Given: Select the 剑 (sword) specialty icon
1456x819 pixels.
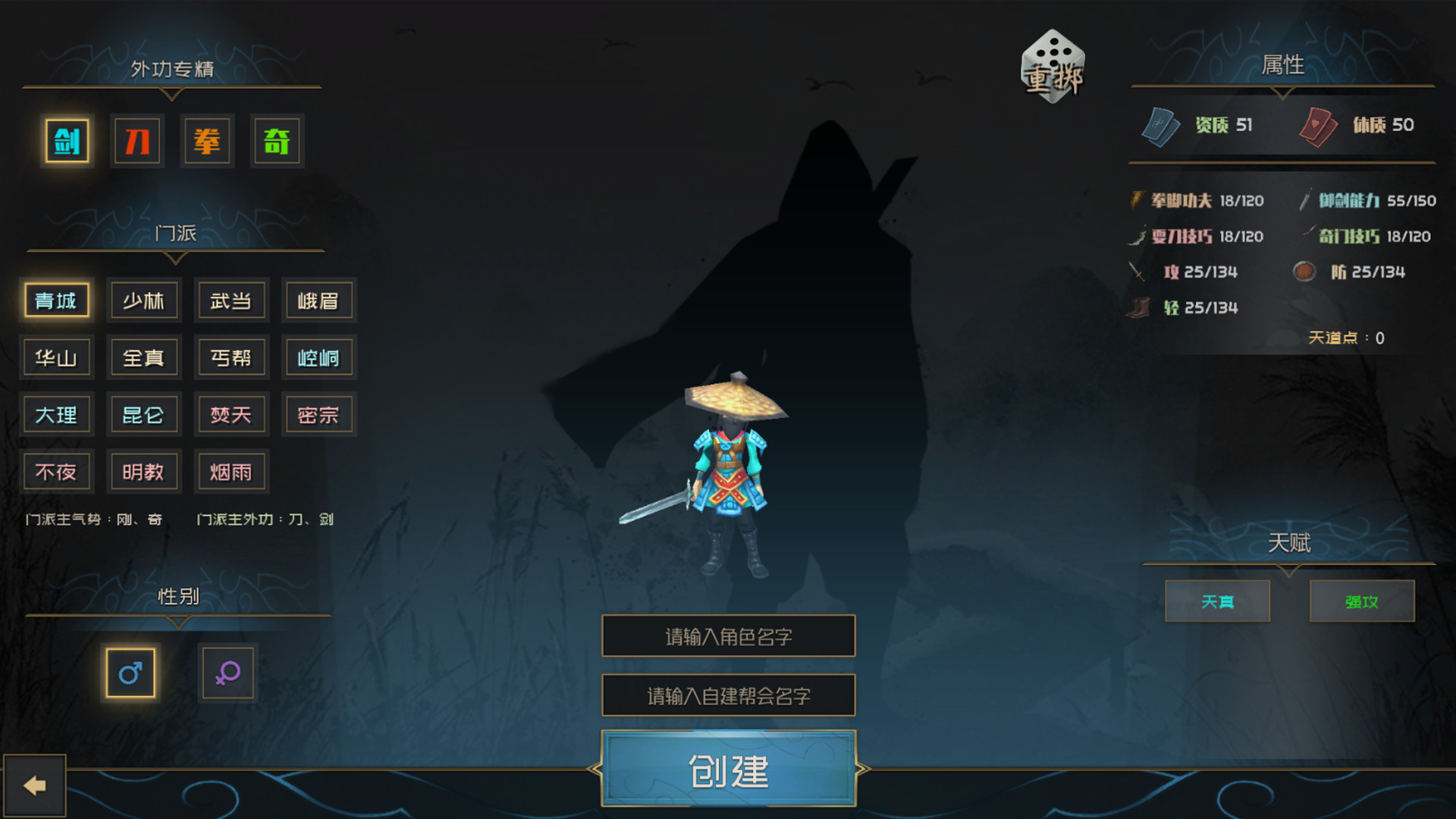Looking at the screenshot, I should [x=67, y=141].
